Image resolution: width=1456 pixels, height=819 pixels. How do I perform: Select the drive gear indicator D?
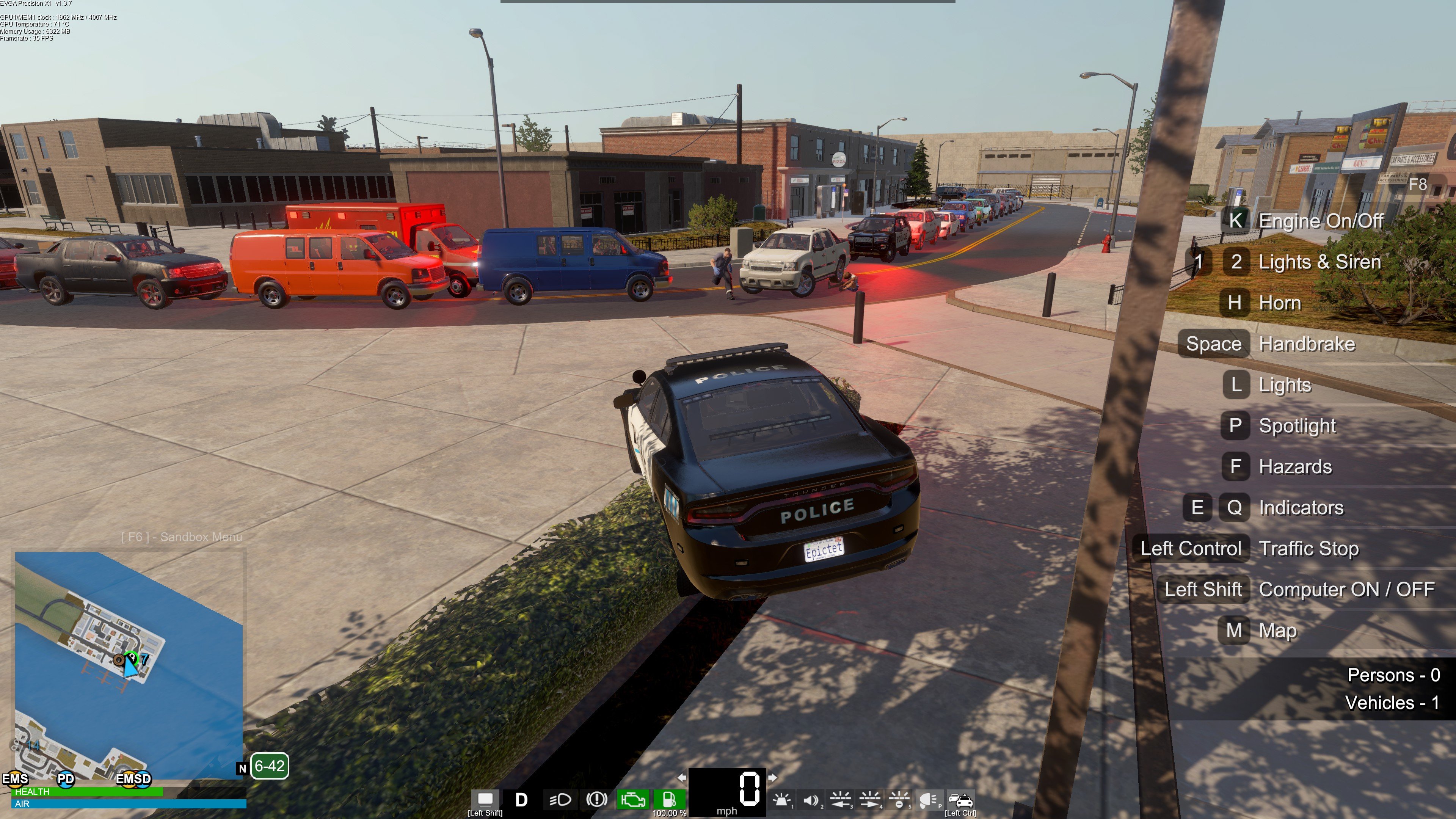click(x=521, y=800)
